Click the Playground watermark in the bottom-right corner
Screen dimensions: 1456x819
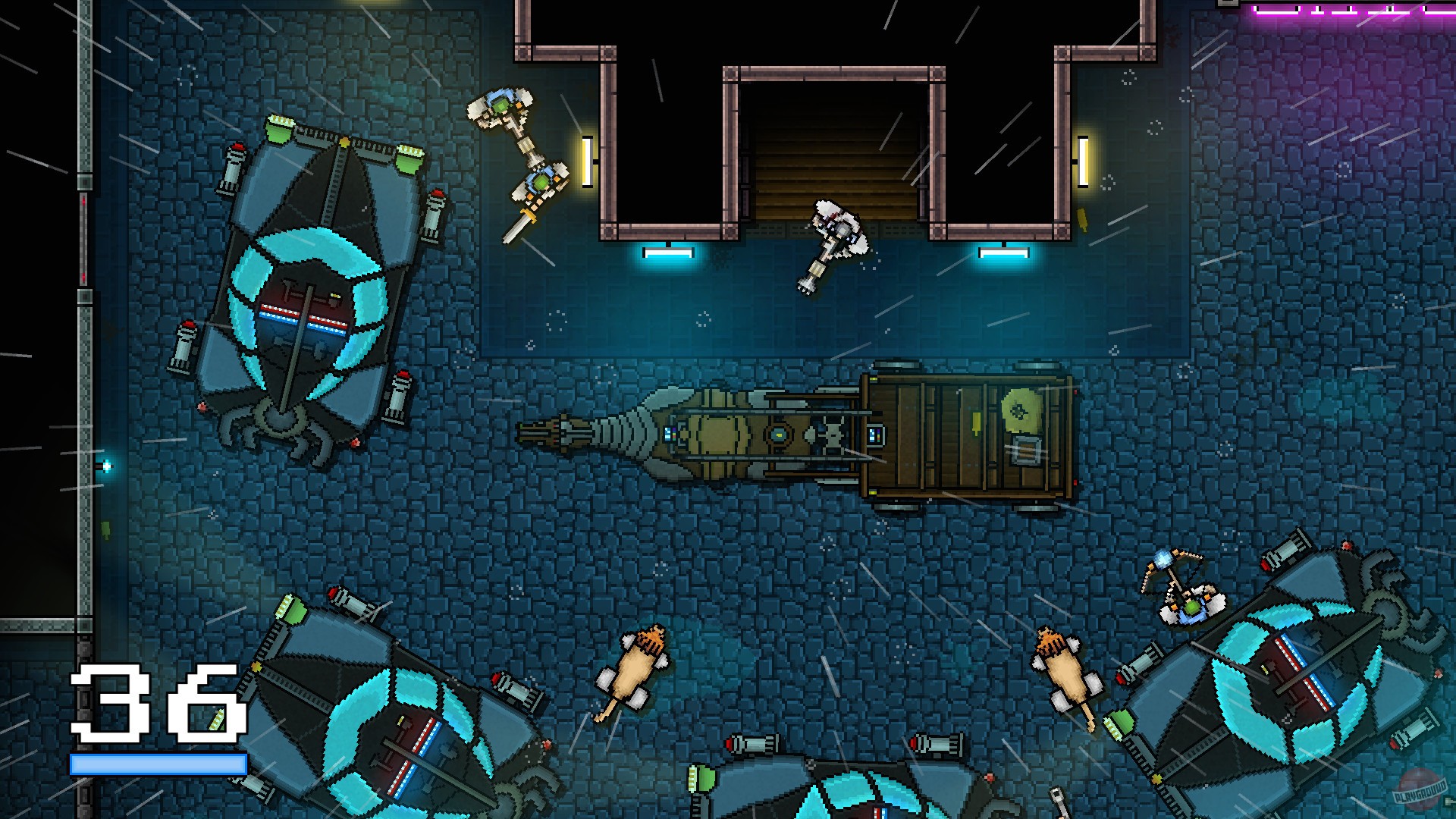pyautogui.click(x=1420, y=792)
